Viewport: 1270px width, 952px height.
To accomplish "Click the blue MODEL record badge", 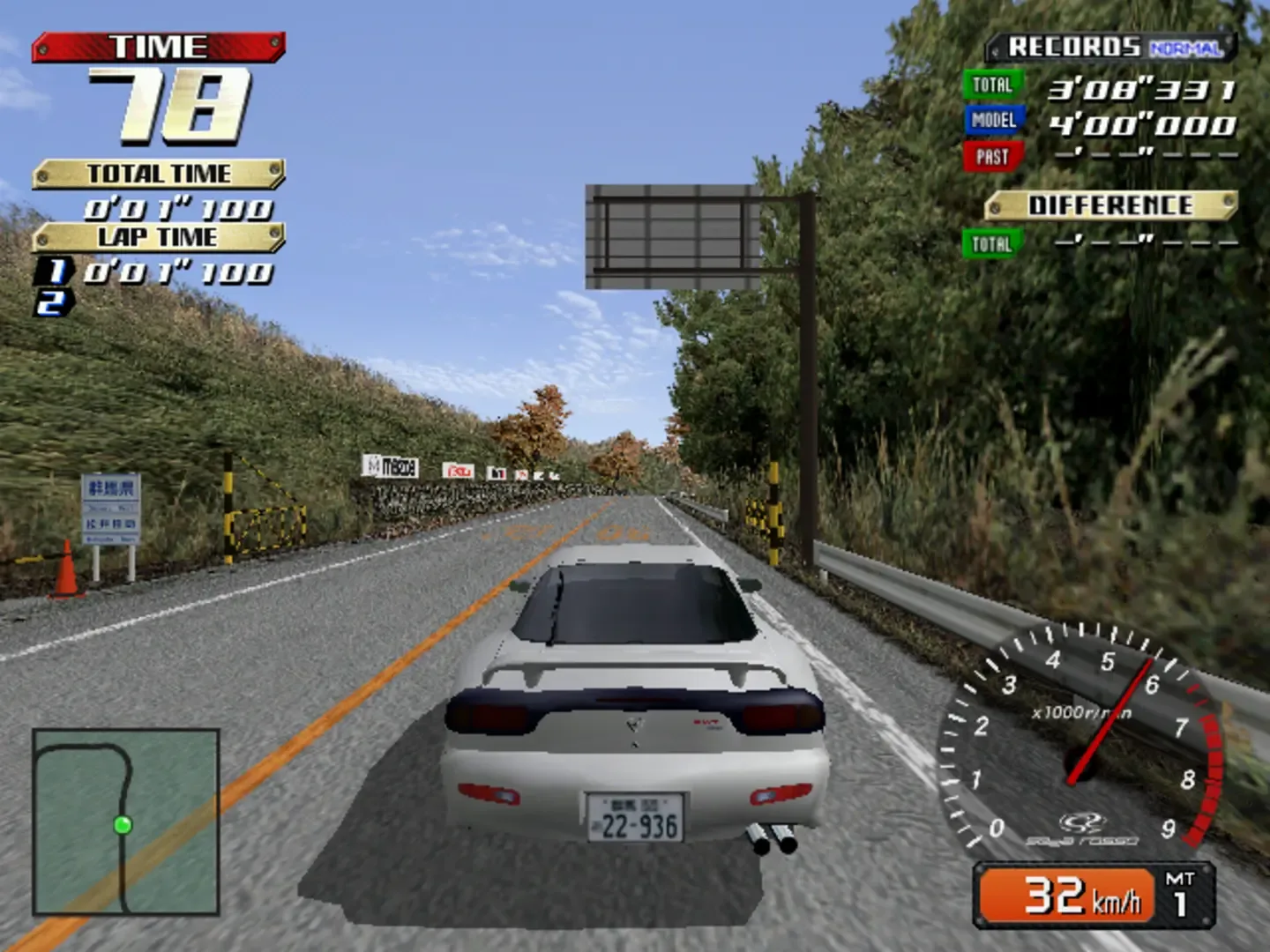I will click(x=993, y=122).
